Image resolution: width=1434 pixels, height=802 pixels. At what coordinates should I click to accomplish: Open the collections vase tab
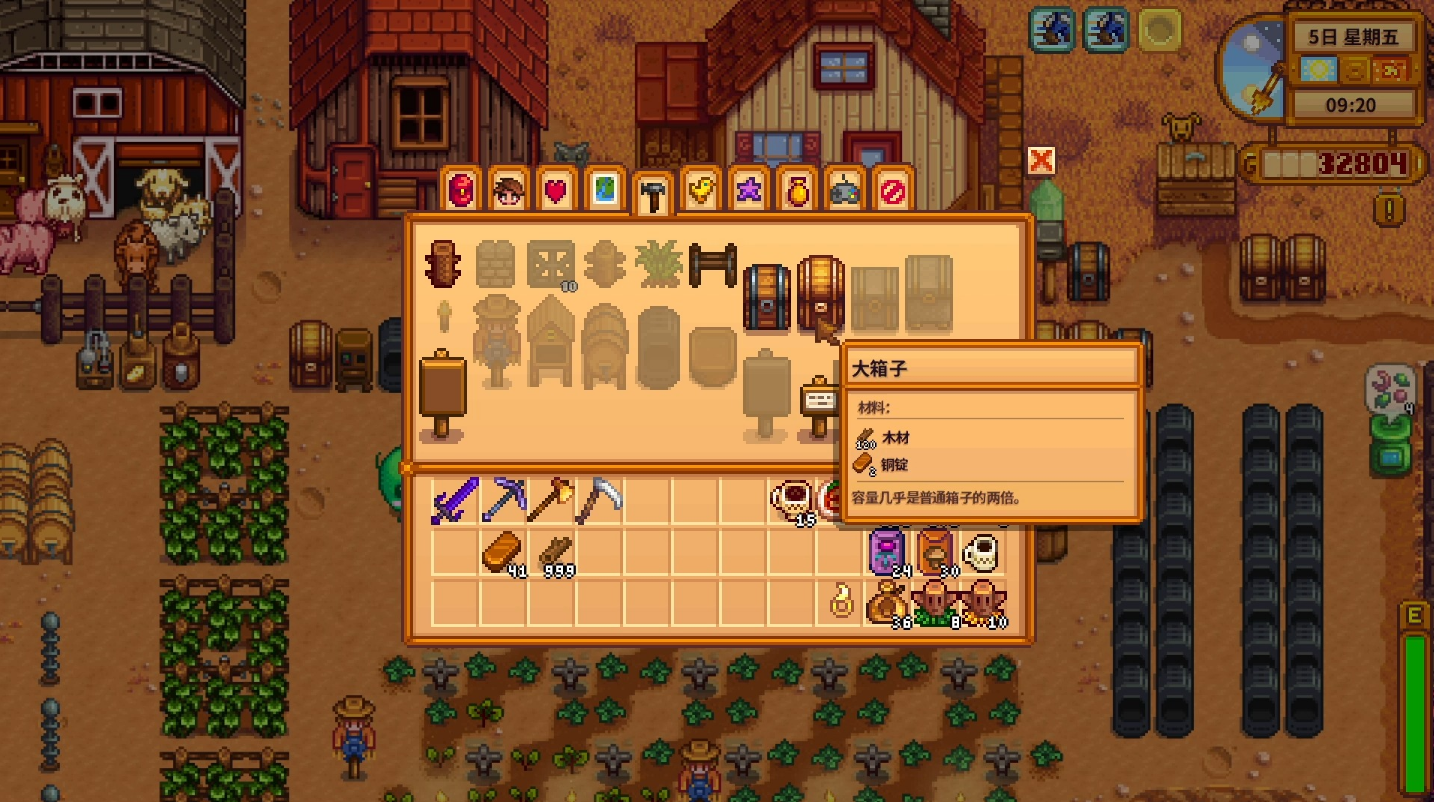coord(796,190)
